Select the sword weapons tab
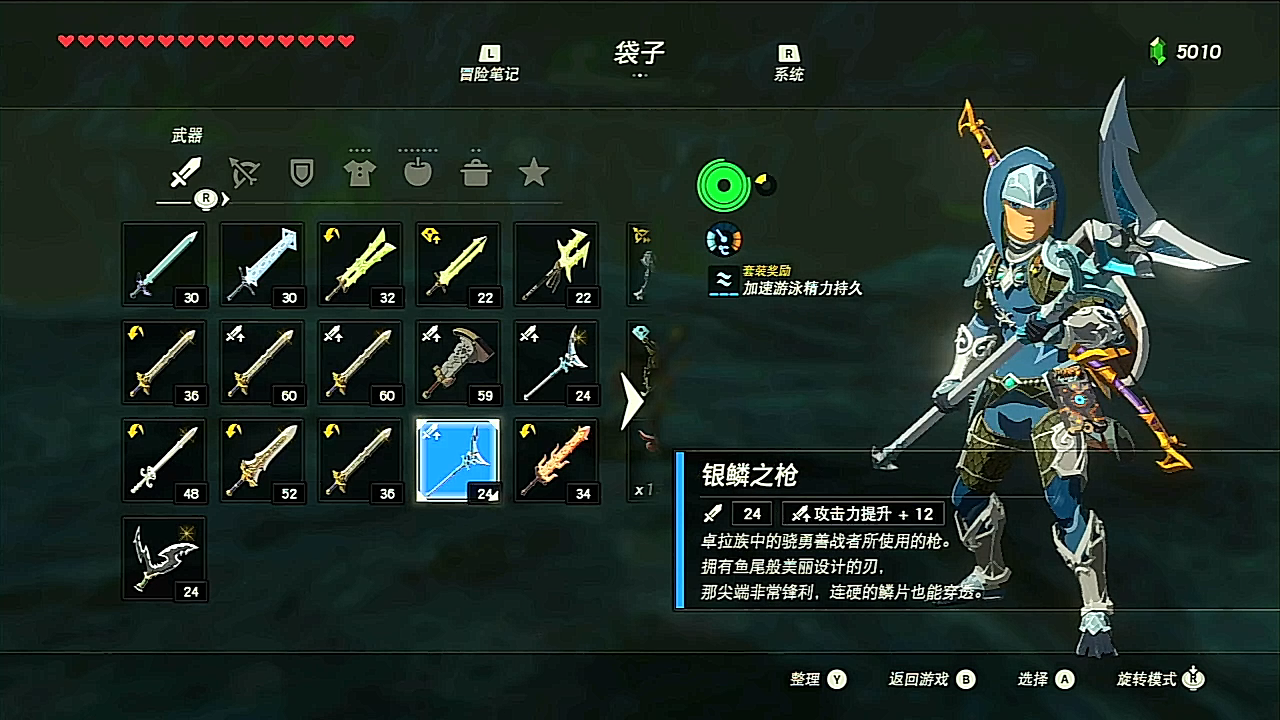The width and height of the screenshot is (1280, 720). point(186,173)
